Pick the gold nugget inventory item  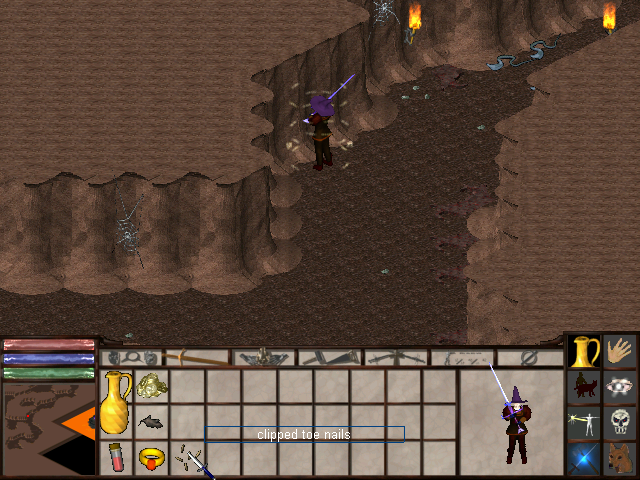[151, 385]
